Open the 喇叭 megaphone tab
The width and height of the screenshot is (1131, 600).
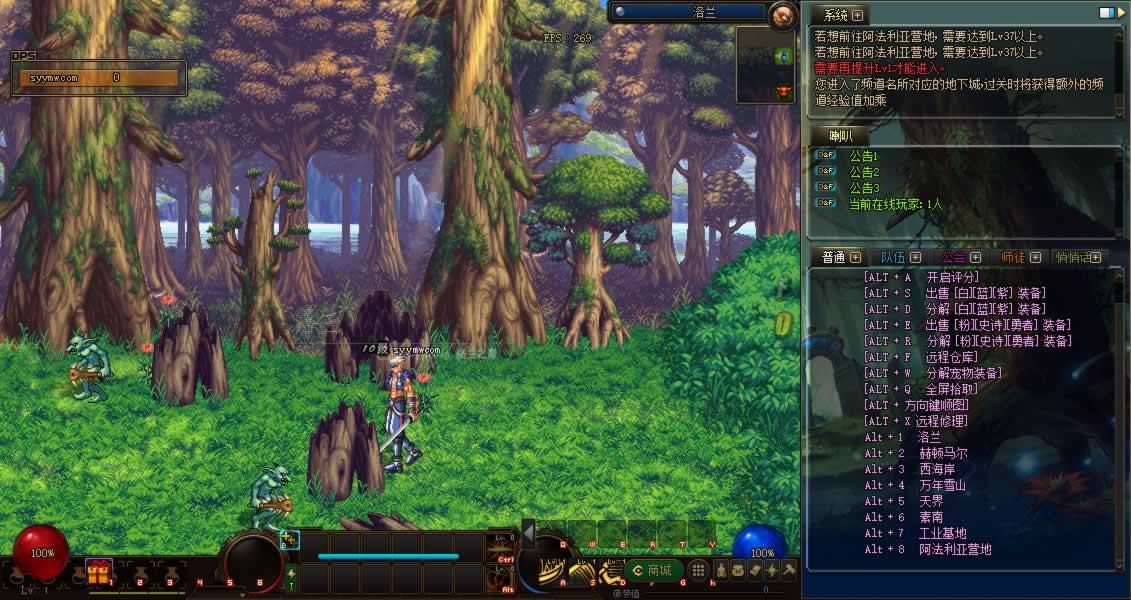tap(841, 135)
